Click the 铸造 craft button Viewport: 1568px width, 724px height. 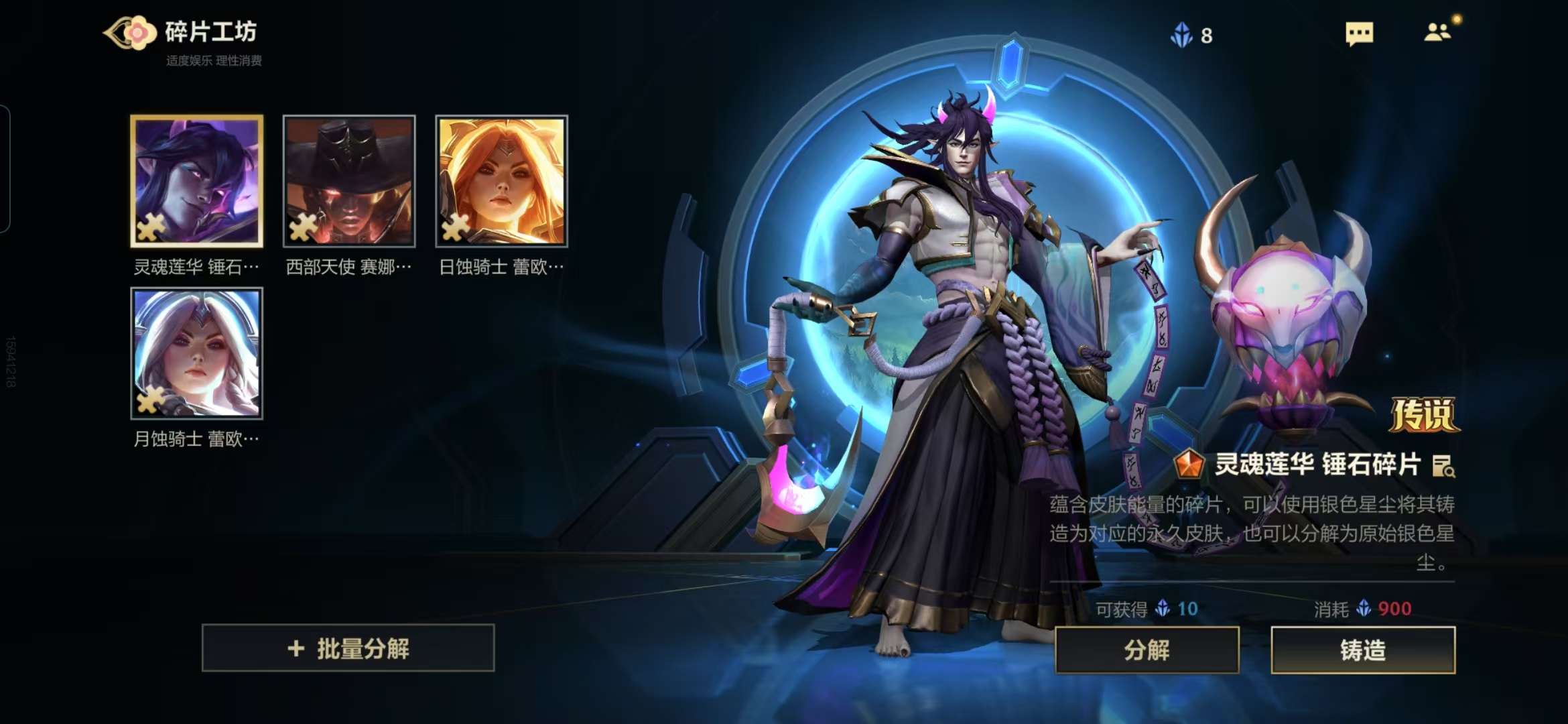pos(1363,650)
